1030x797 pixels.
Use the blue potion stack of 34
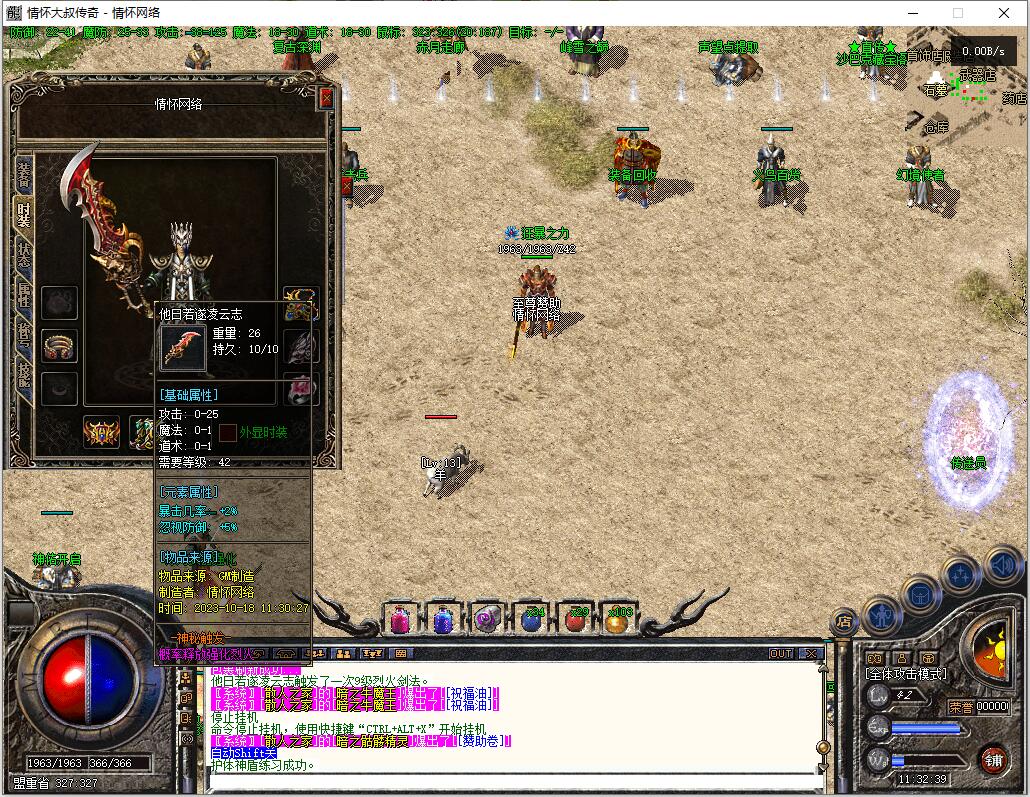click(531, 620)
